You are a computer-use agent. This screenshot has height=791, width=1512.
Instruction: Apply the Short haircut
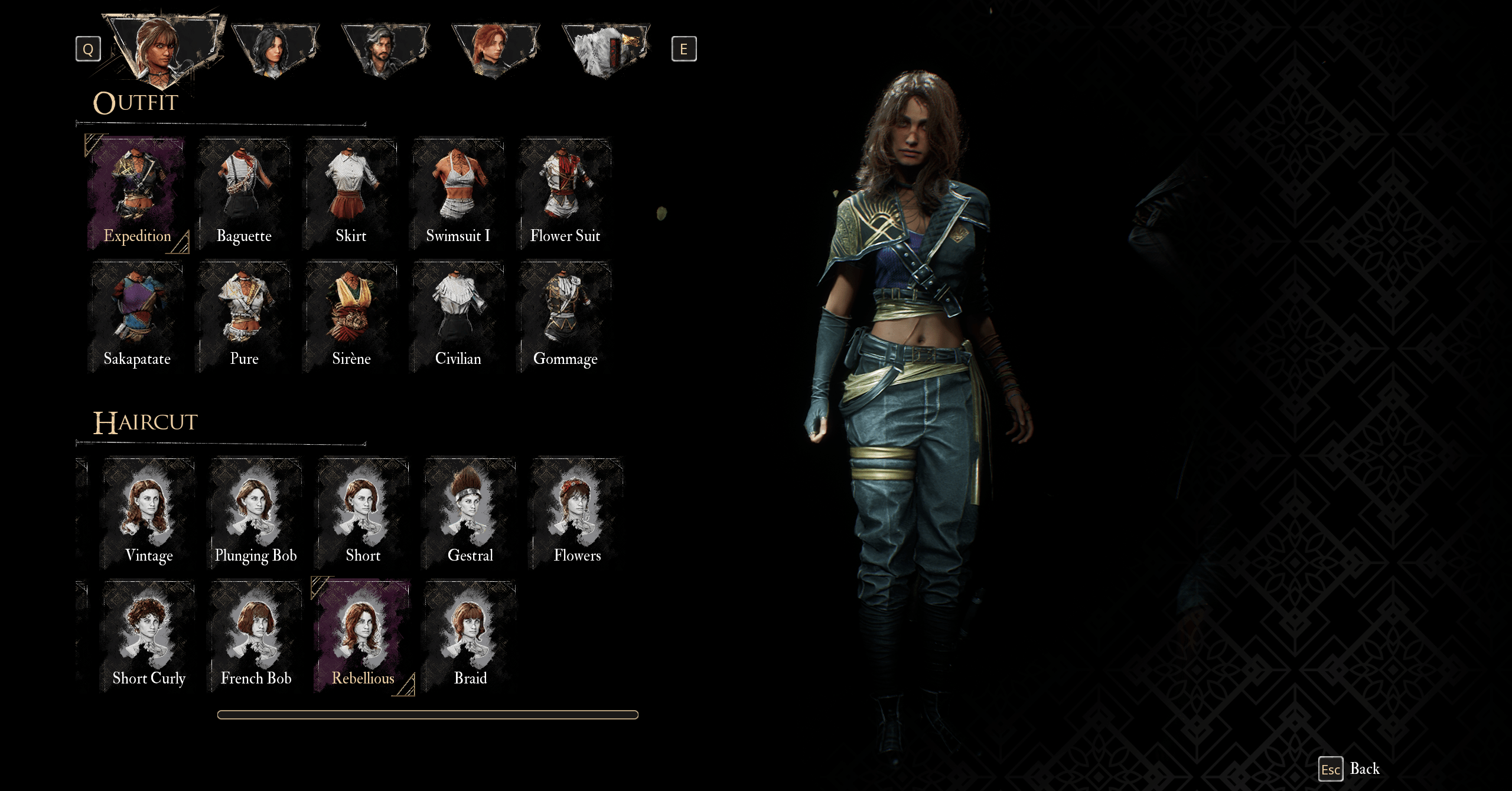click(363, 513)
